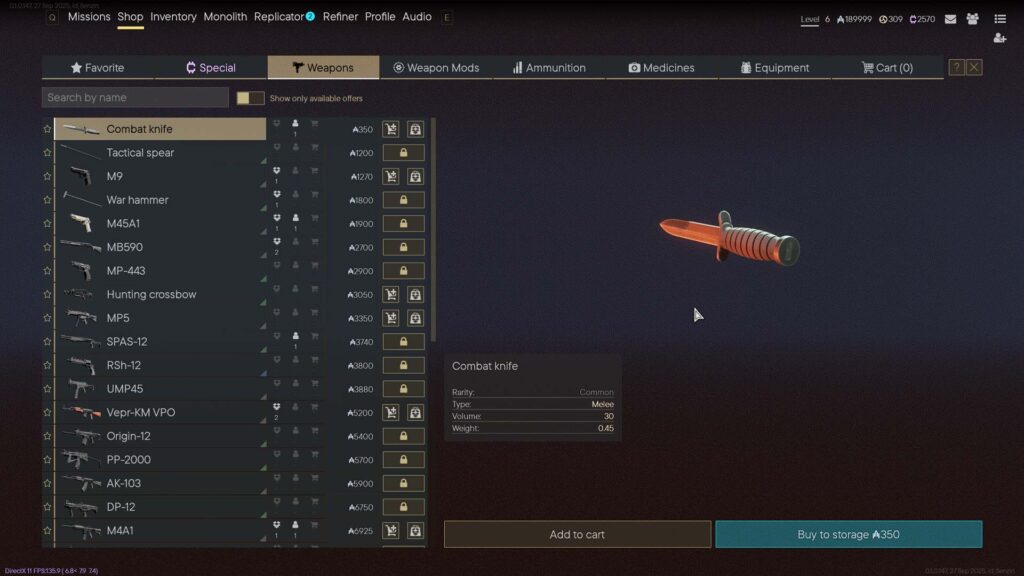Viewport: 1024px width, 576px height.
Task: Open the Audio menu
Action: [x=417, y=17]
